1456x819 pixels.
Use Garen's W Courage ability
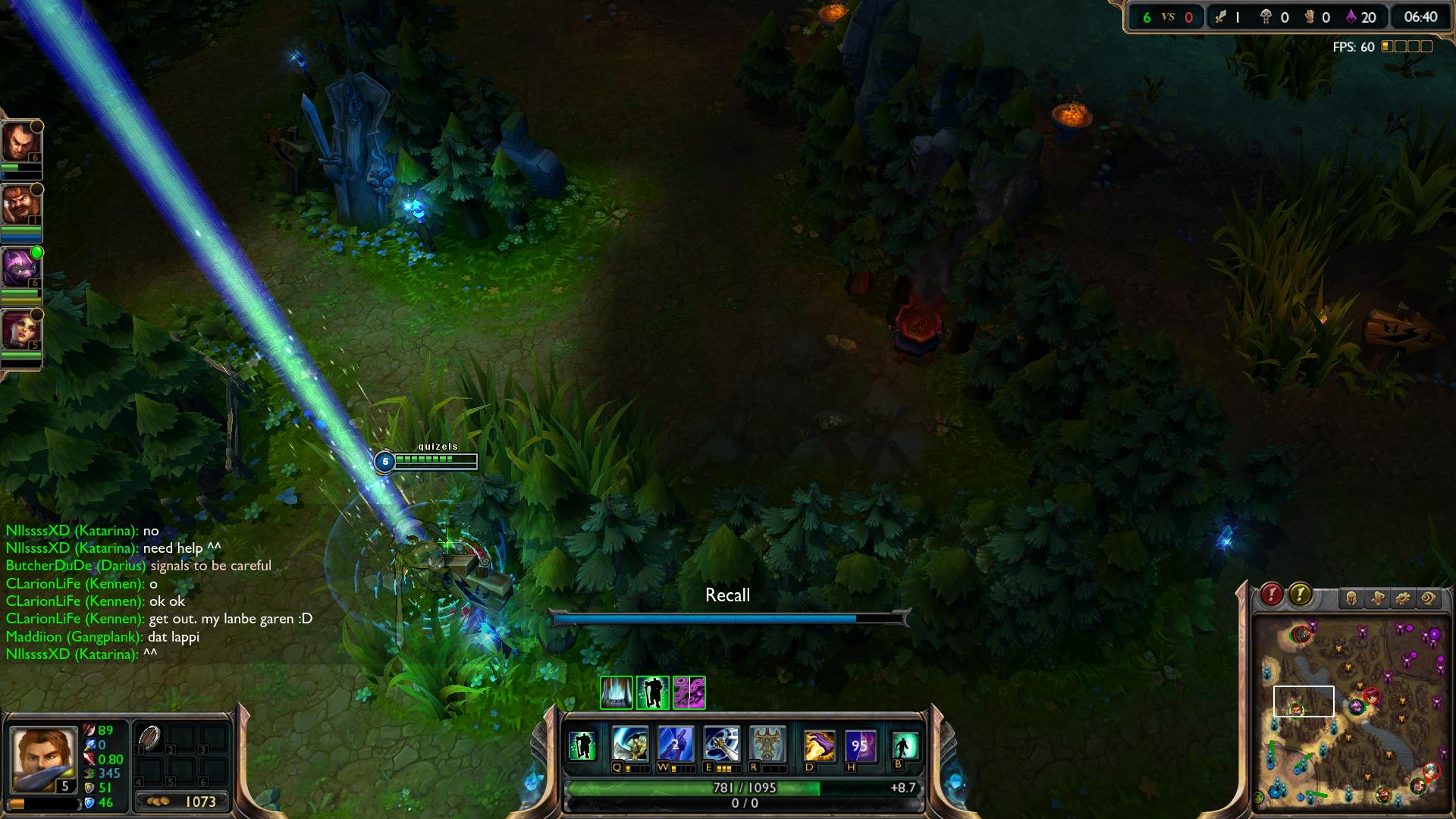point(676,745)
